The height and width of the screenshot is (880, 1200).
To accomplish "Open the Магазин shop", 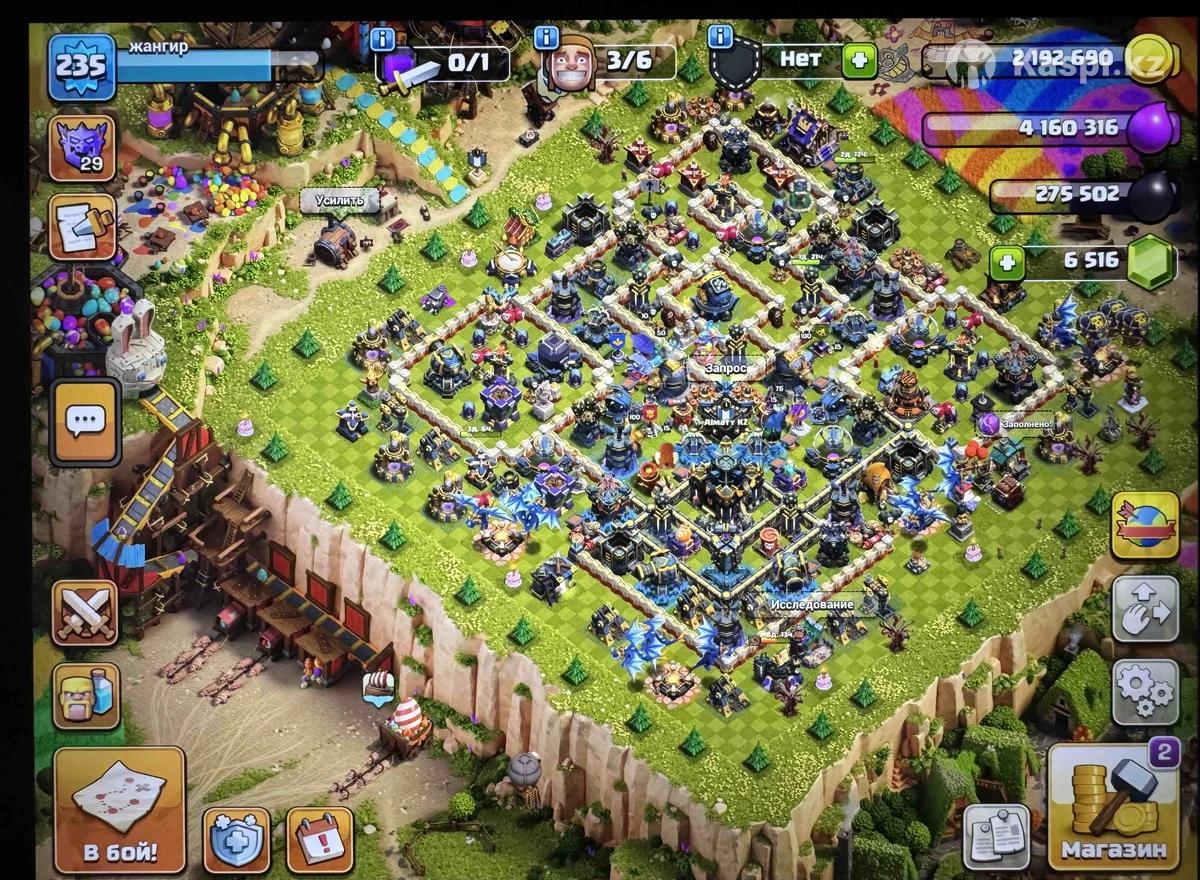I will tap(1114, 808).
